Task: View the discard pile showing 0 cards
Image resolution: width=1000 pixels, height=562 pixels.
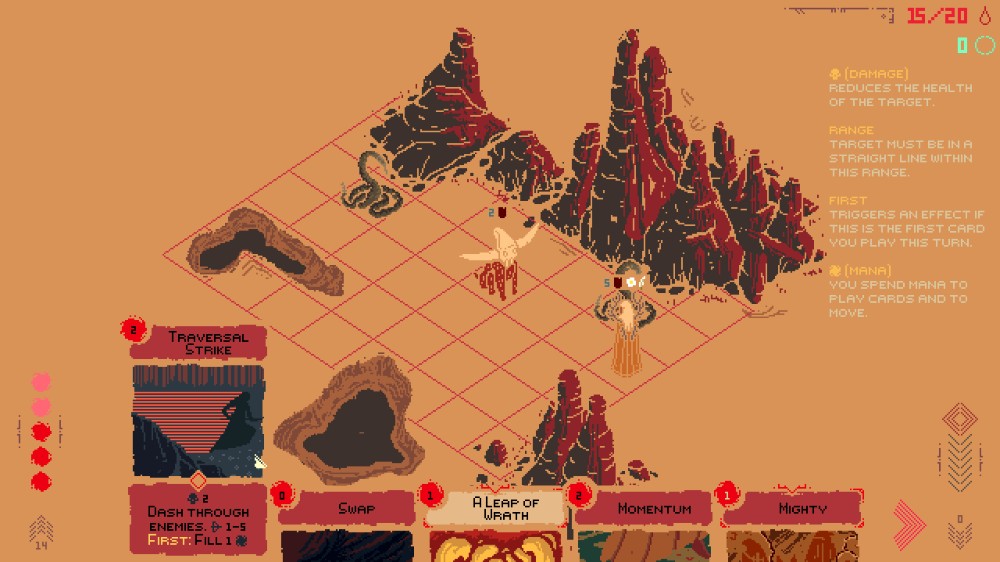Action: tap(959, 532)
